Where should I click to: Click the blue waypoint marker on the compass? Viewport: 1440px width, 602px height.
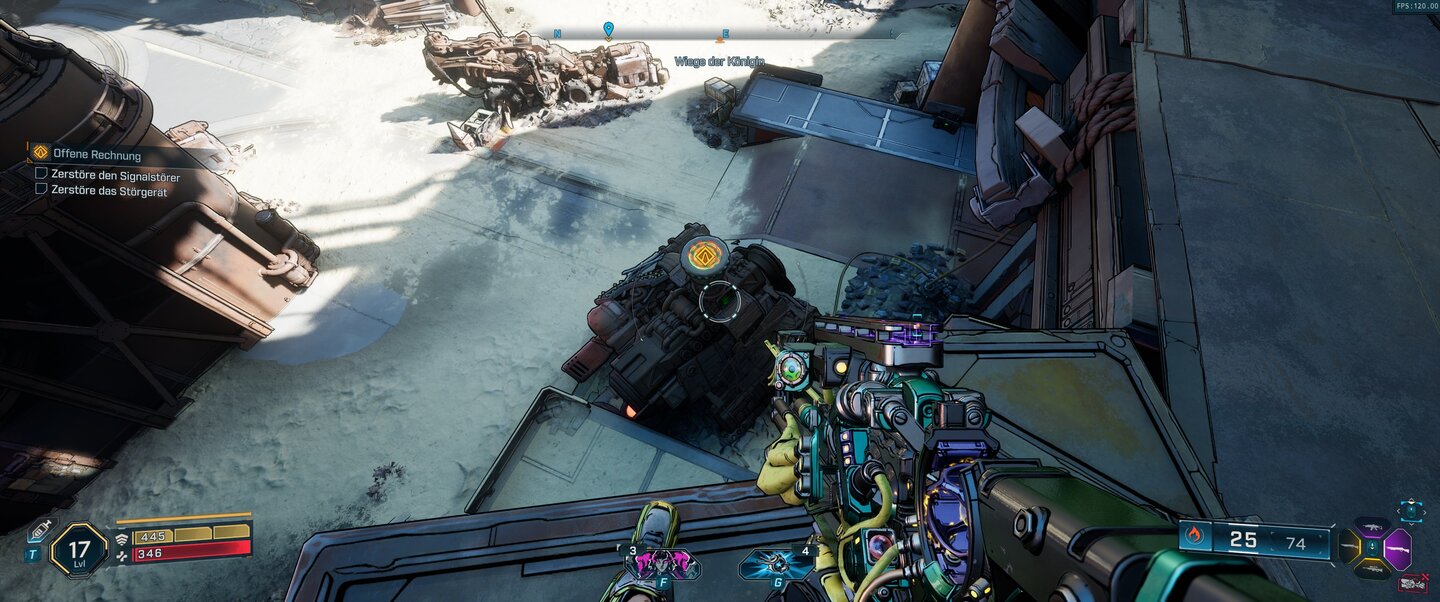click(608, 30)
